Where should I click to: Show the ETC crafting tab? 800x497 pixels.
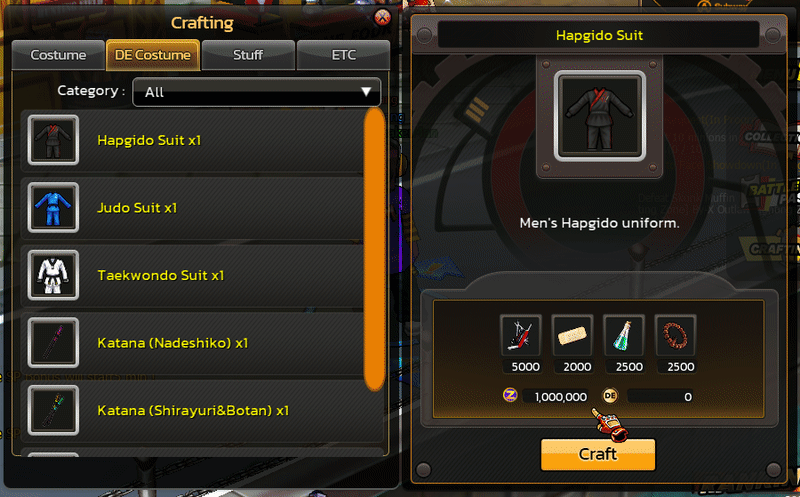(343, 55)
